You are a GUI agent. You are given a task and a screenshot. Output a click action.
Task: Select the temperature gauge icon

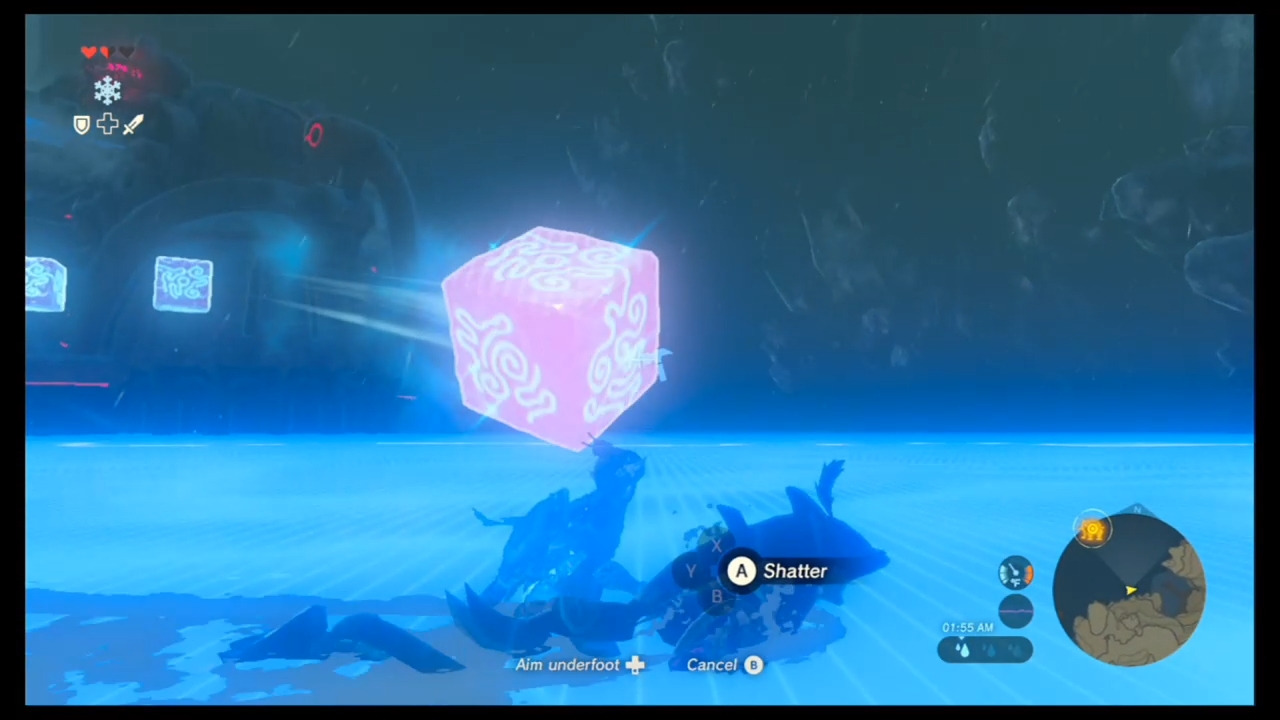[x=1015, y=573]
